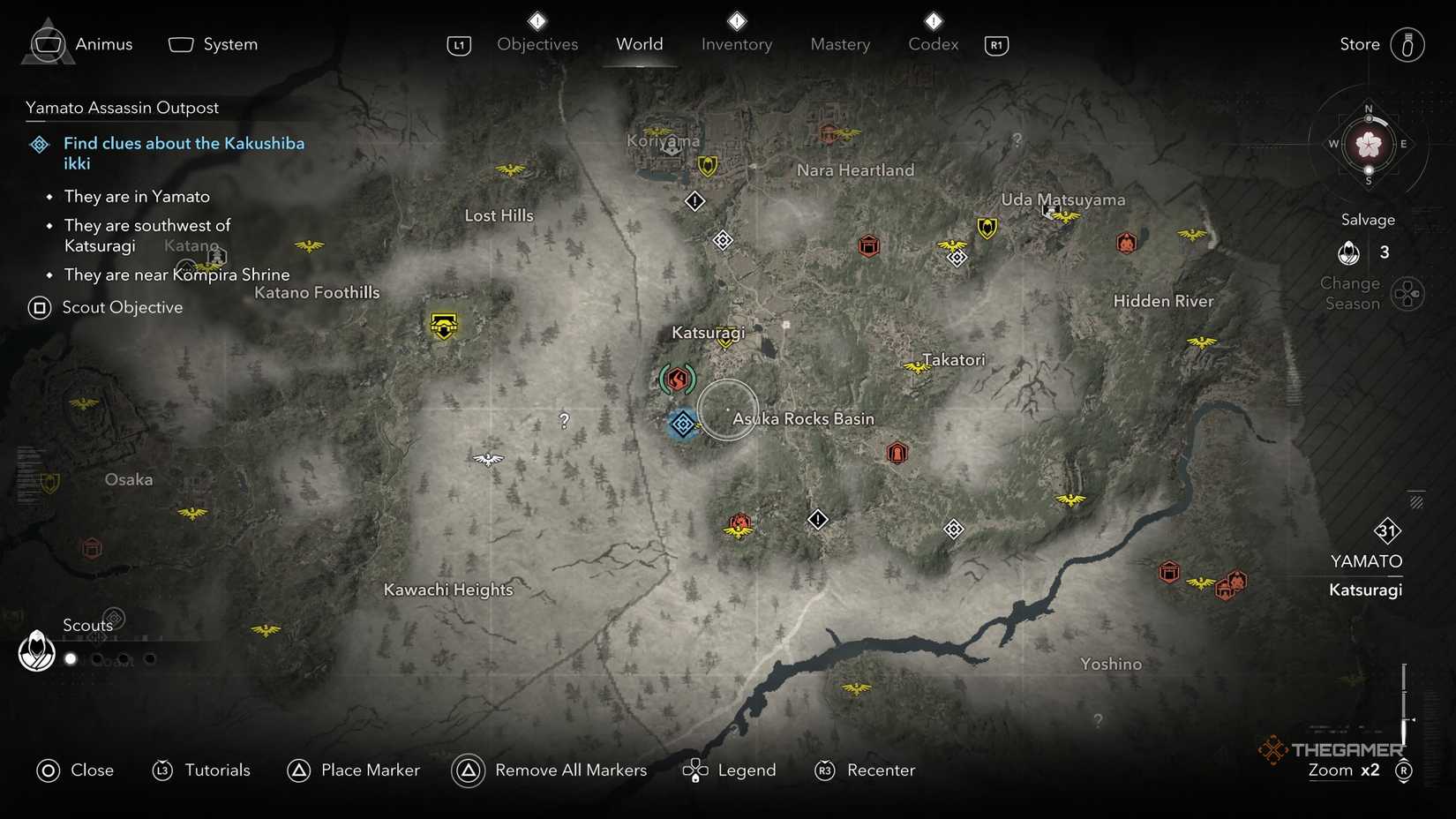Select the active scout indicator dot

[x=71, y=658]
